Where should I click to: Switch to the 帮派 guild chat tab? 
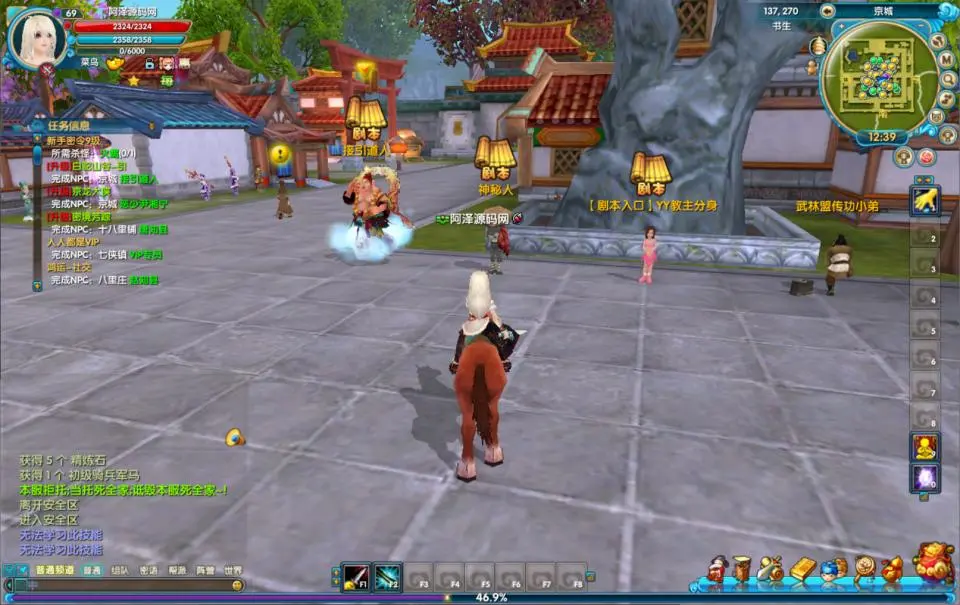[176, 571]
